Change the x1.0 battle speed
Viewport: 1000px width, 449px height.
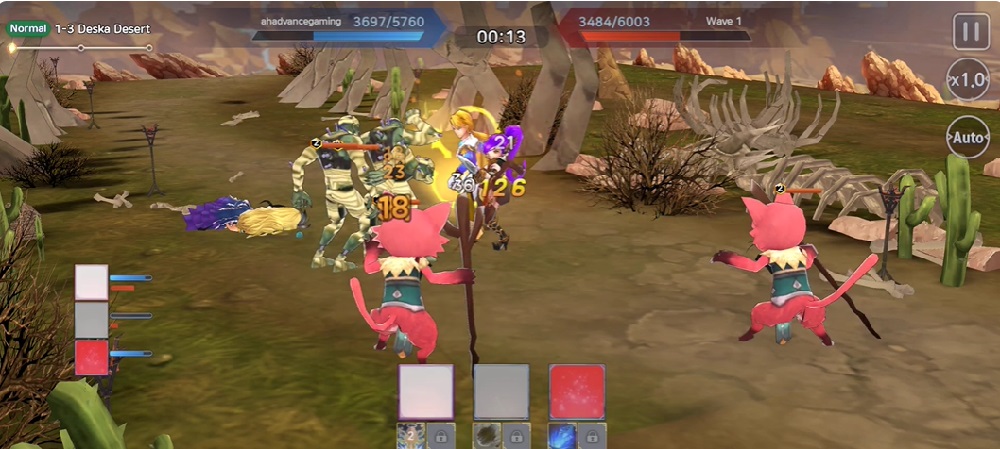point(968,79)
